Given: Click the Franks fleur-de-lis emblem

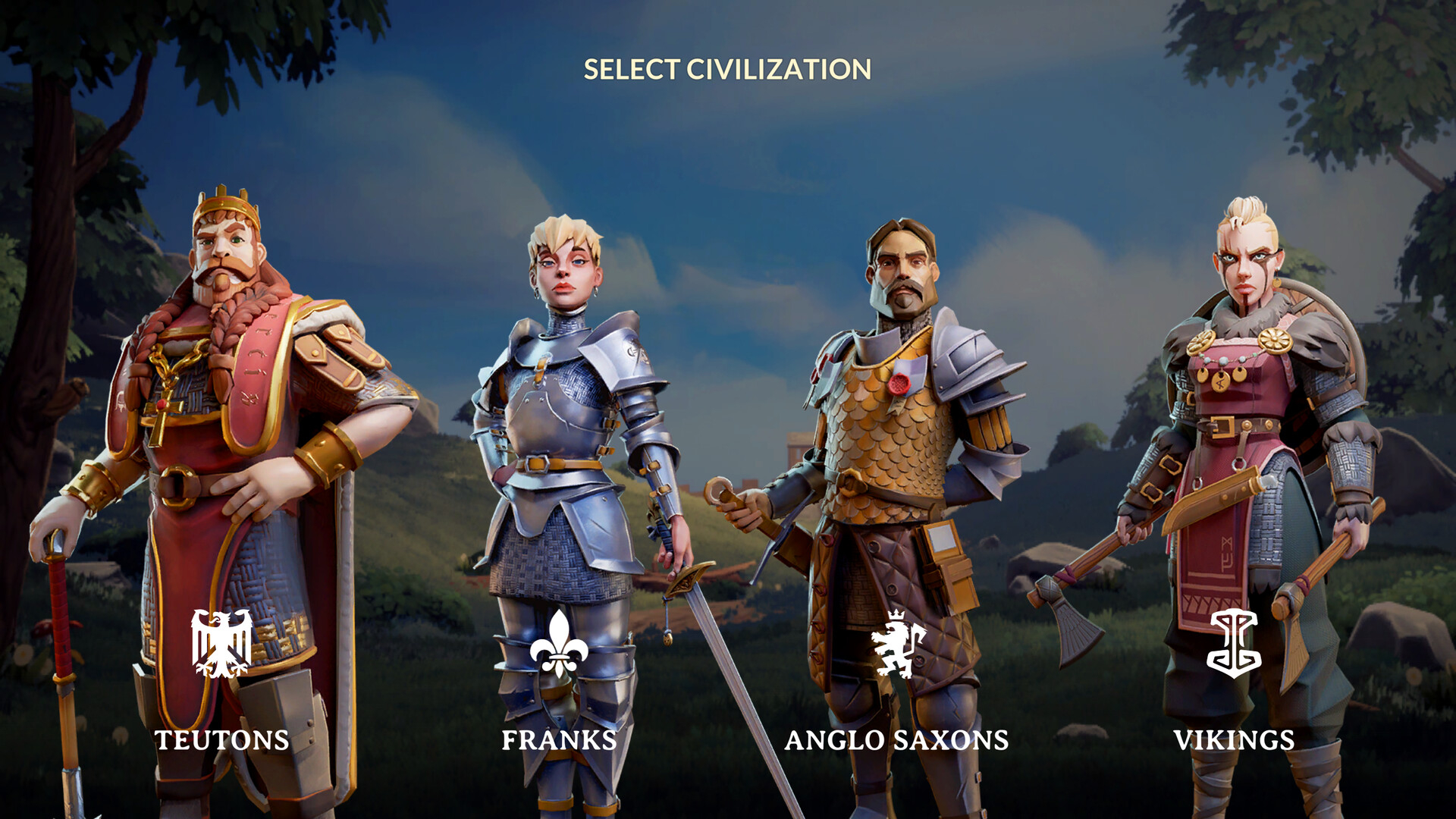Looking at the screenshot, I should (559, 643).
